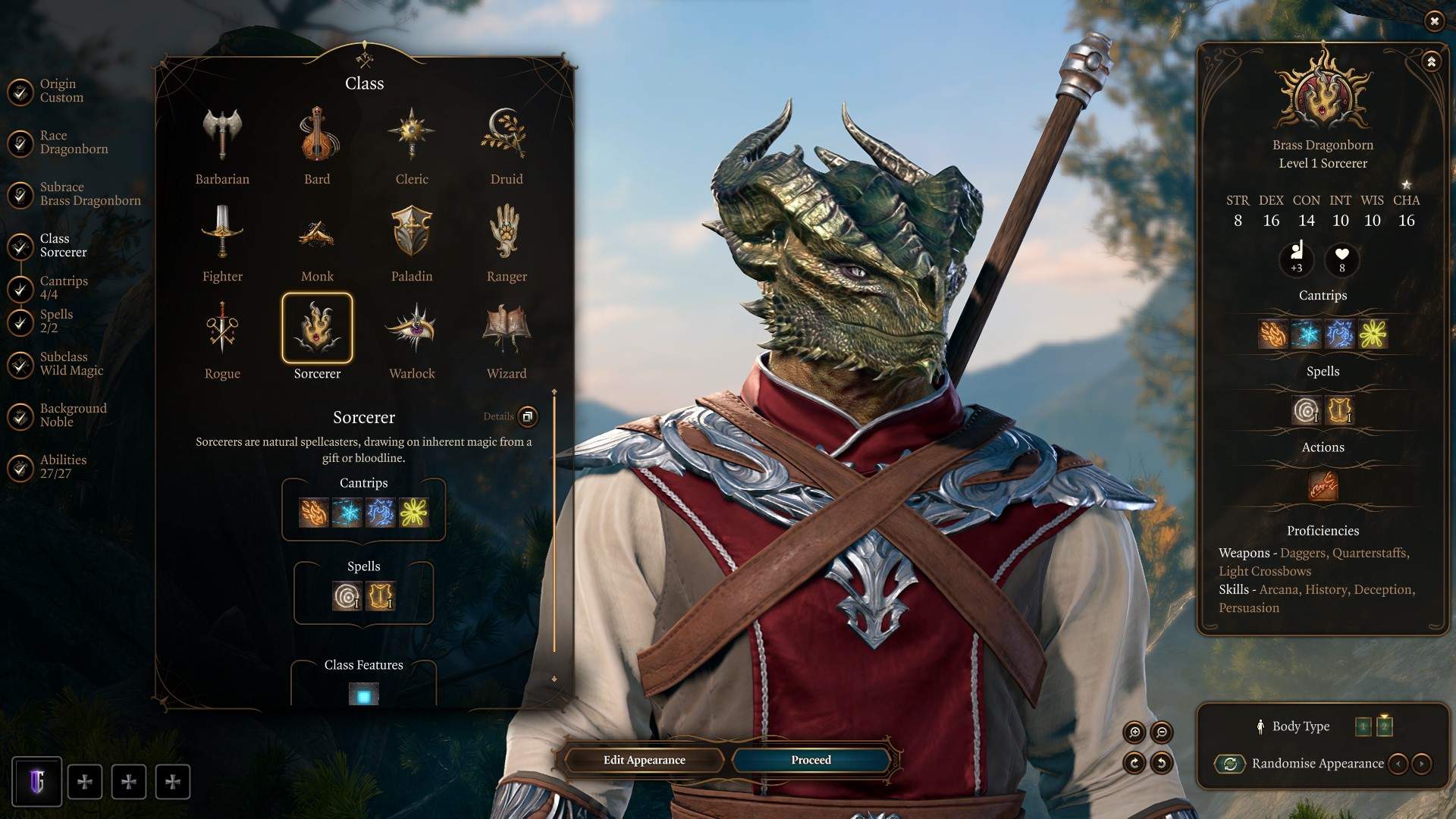Viewport: 1456px width, 819px height.
Task: Open the Origin Custom step
Action: click(x=61, y=91)
